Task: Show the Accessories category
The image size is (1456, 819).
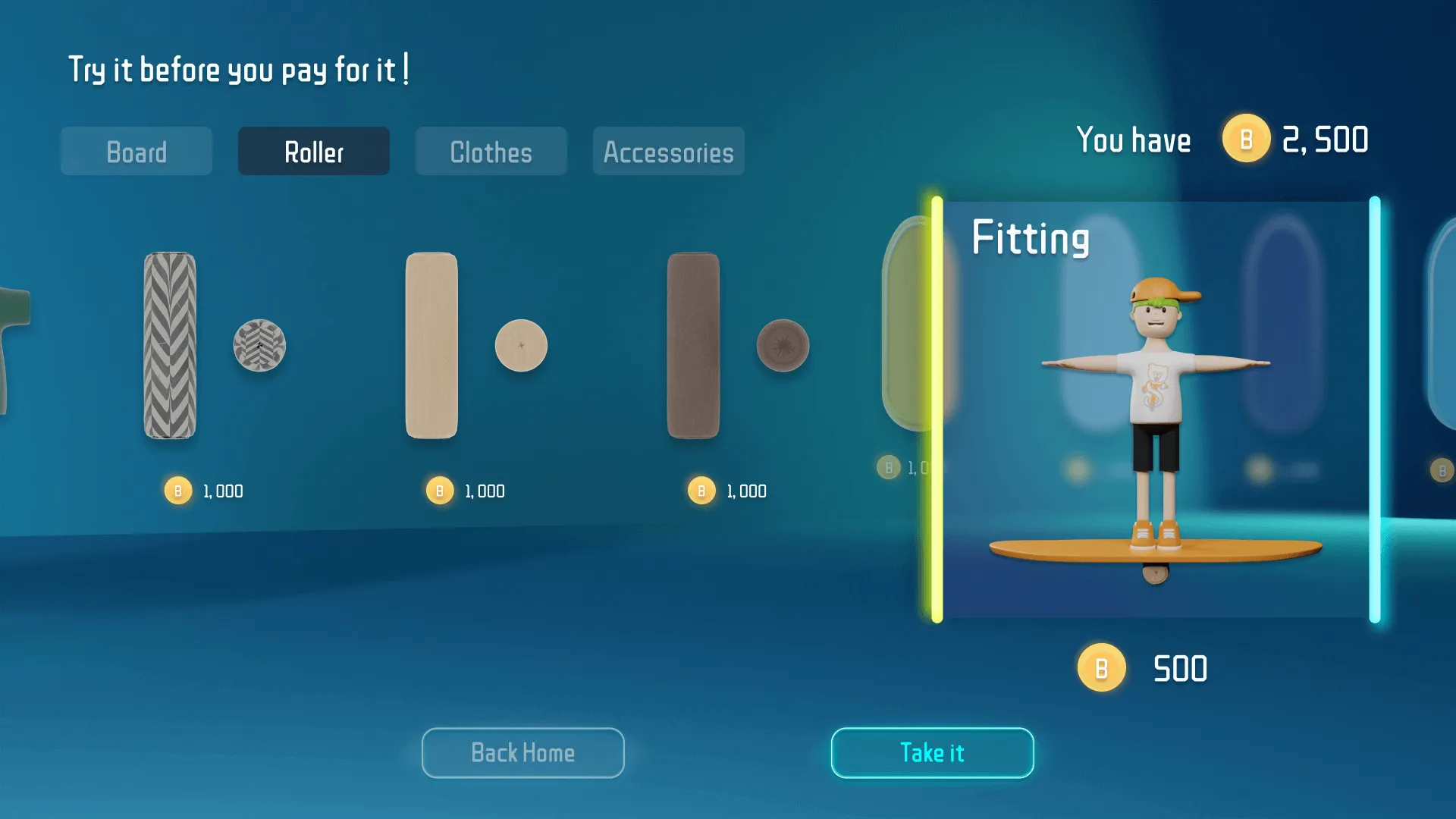Action: (668, 152)
